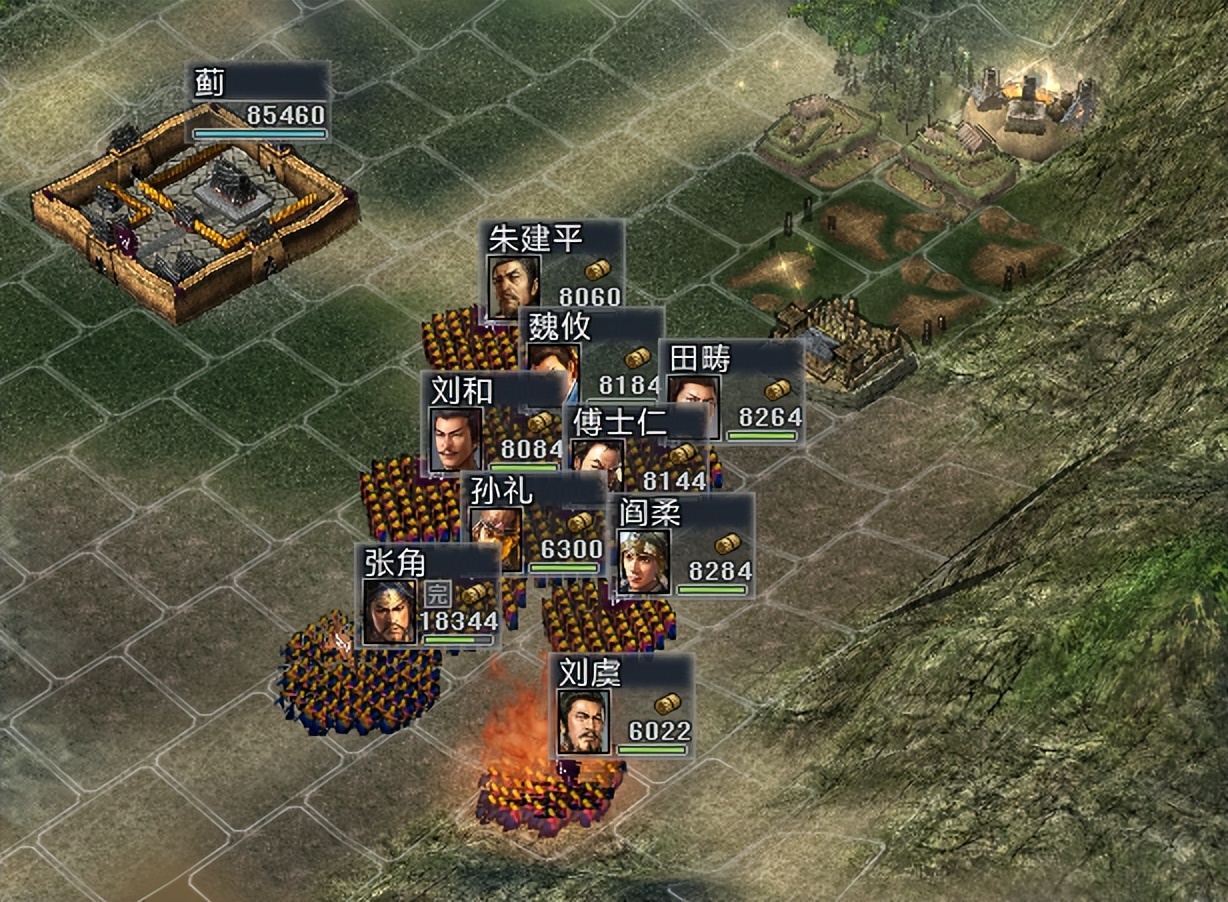Image resolution: width=1228 pixels, height=902 pixels.
Task: Select the 刘和 unit portrait
Action: [x=457, y=437]
